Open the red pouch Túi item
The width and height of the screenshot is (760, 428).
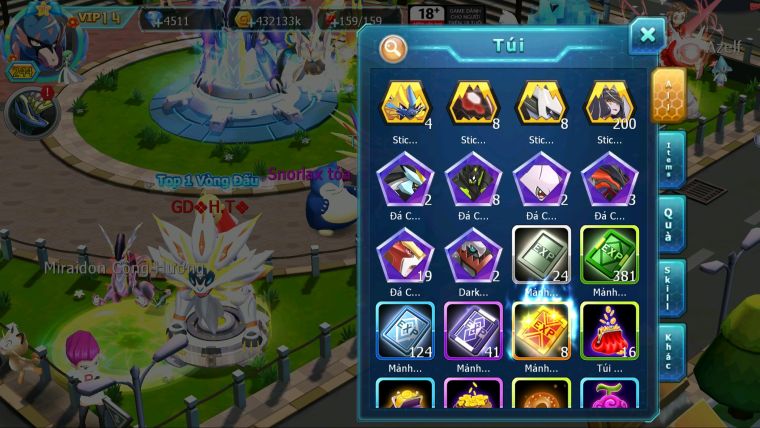(x=609, y=329)
